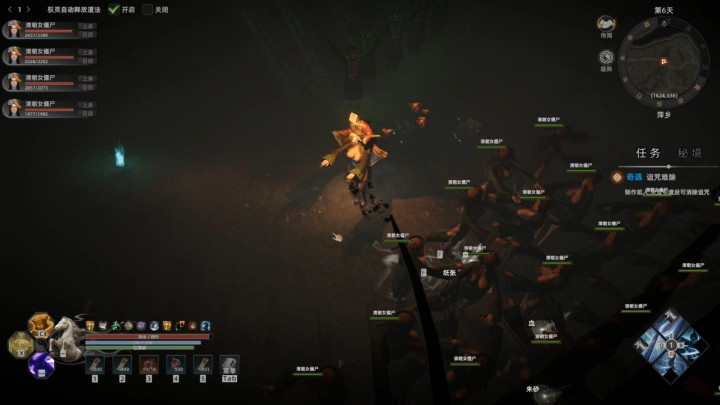
Task: Open the circular minimap
Action: pyautogui.click(x=662, y=59)
